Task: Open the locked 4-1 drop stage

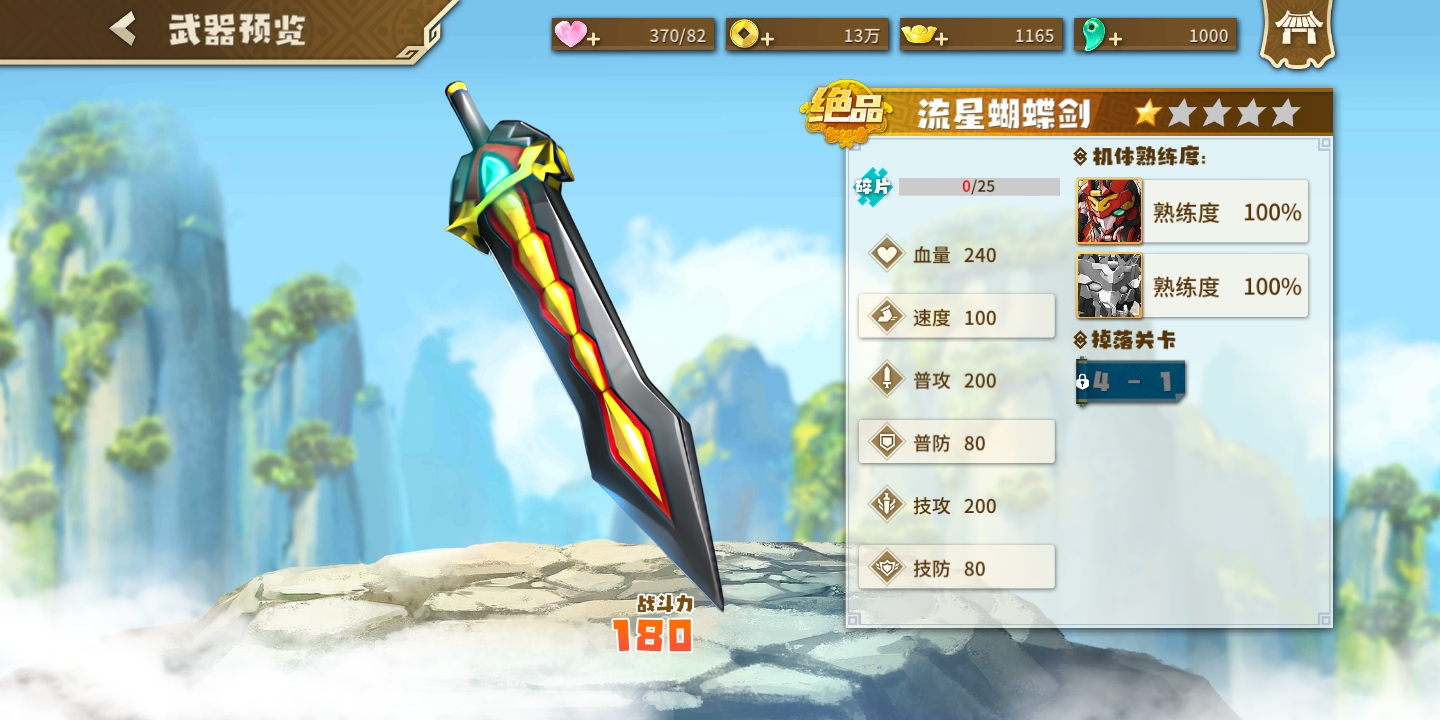Action: (x=1131, y=382)
